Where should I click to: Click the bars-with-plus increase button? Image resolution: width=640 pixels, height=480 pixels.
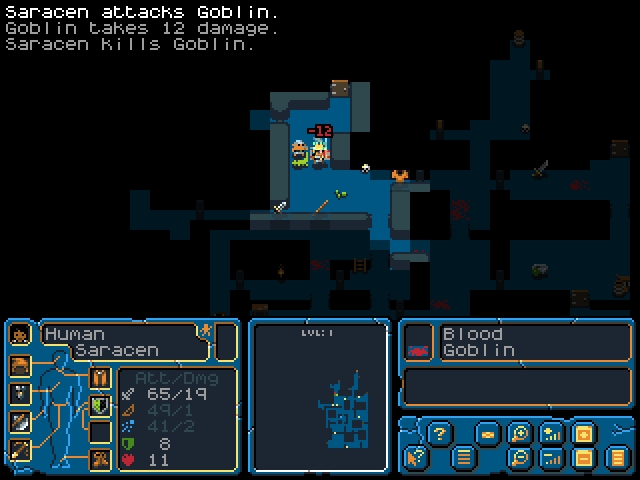551,433
